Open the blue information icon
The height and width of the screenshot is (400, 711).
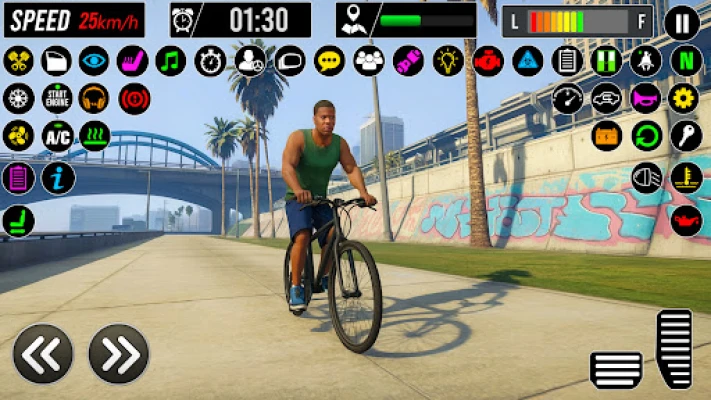click(x=56, y=177)
